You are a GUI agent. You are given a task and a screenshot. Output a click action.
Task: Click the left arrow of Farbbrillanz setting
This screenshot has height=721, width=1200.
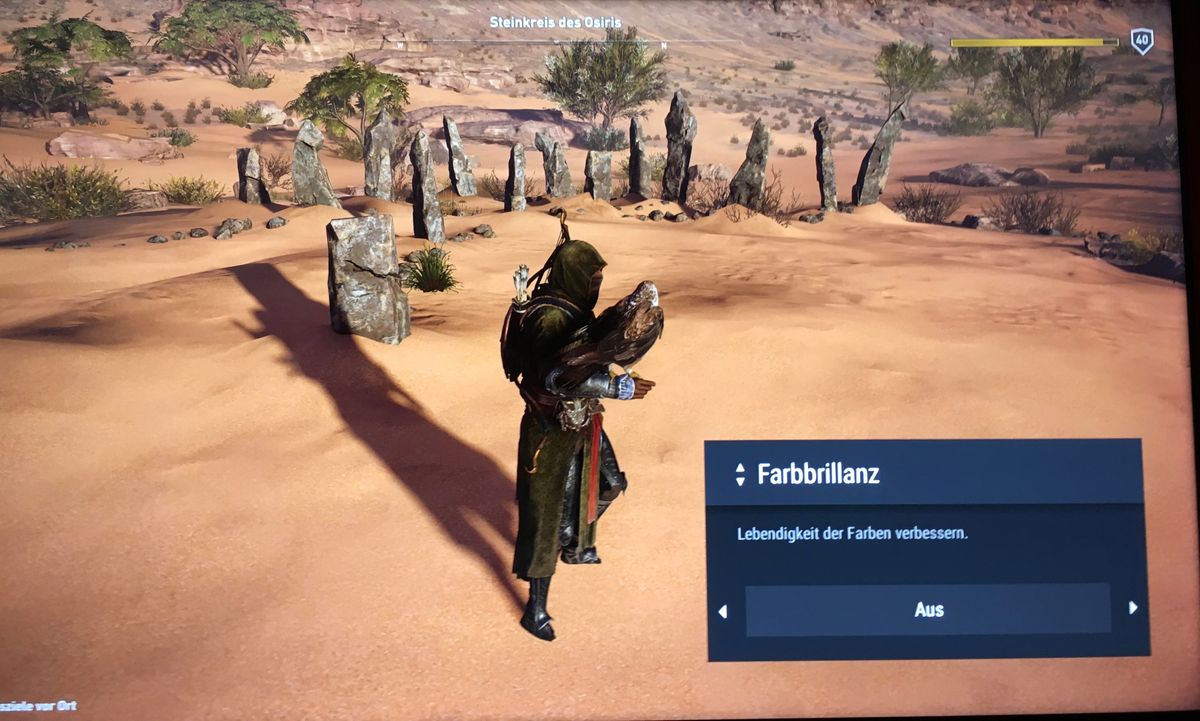[723, 611]
